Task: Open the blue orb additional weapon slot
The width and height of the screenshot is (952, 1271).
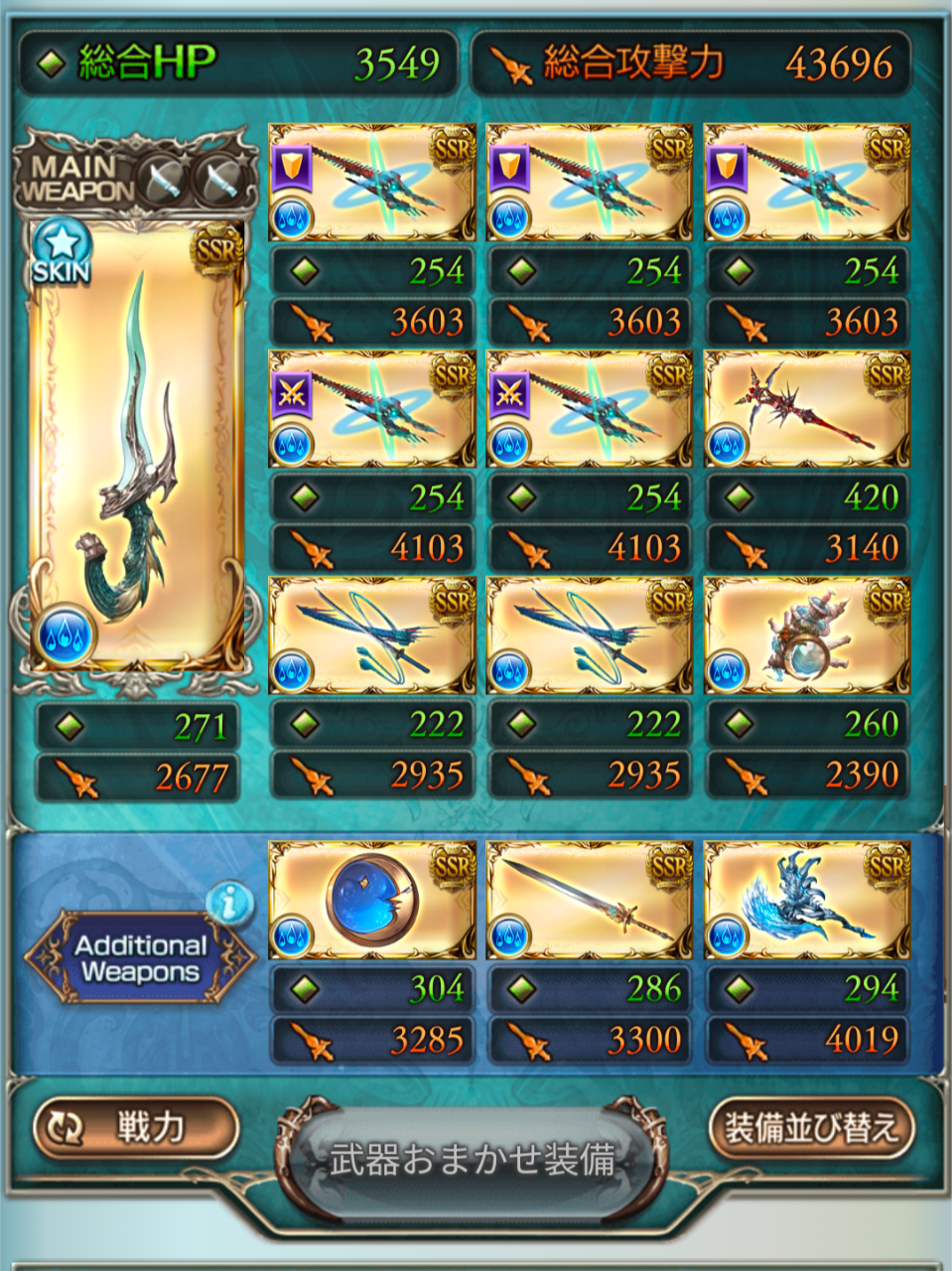Action: 371,901
